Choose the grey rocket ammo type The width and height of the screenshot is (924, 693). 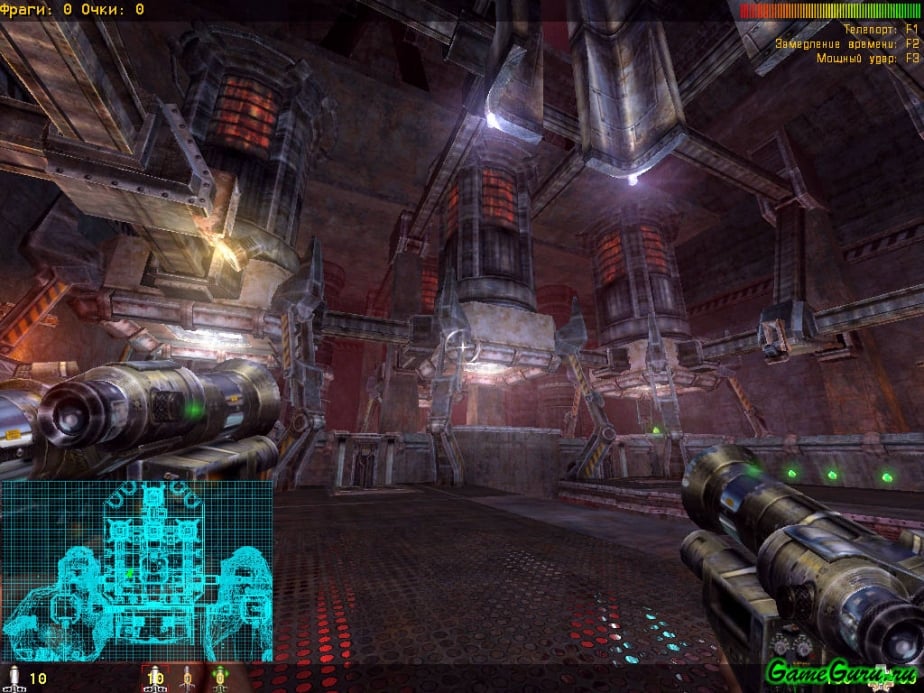pyautogui.click(x=186, y=679)
